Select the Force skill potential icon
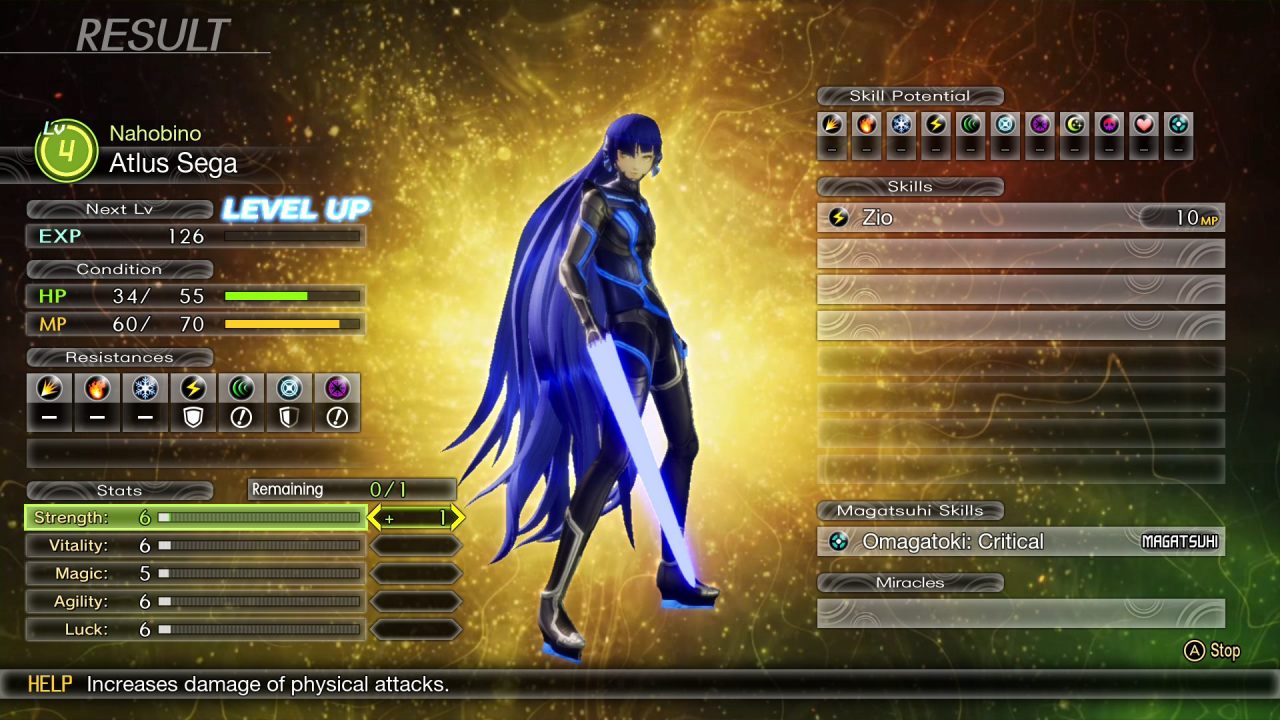The width and height of the screenshot is (1280, 720). (969, 125)
